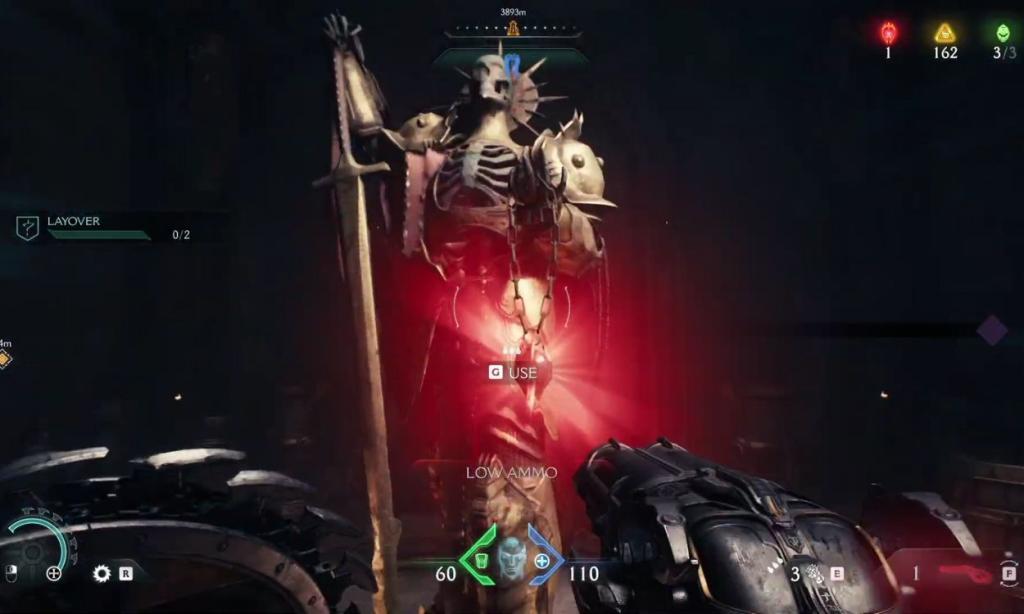Click the green skull counter icon

click(x=1003, y=33)
